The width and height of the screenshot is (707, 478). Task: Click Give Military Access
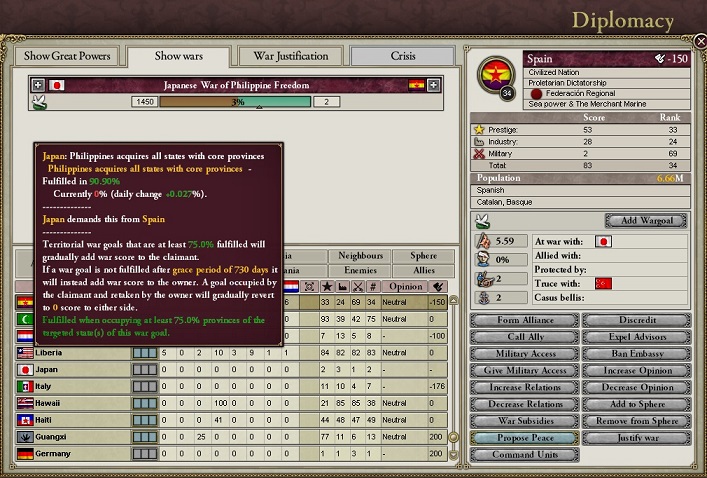(524, 371)
